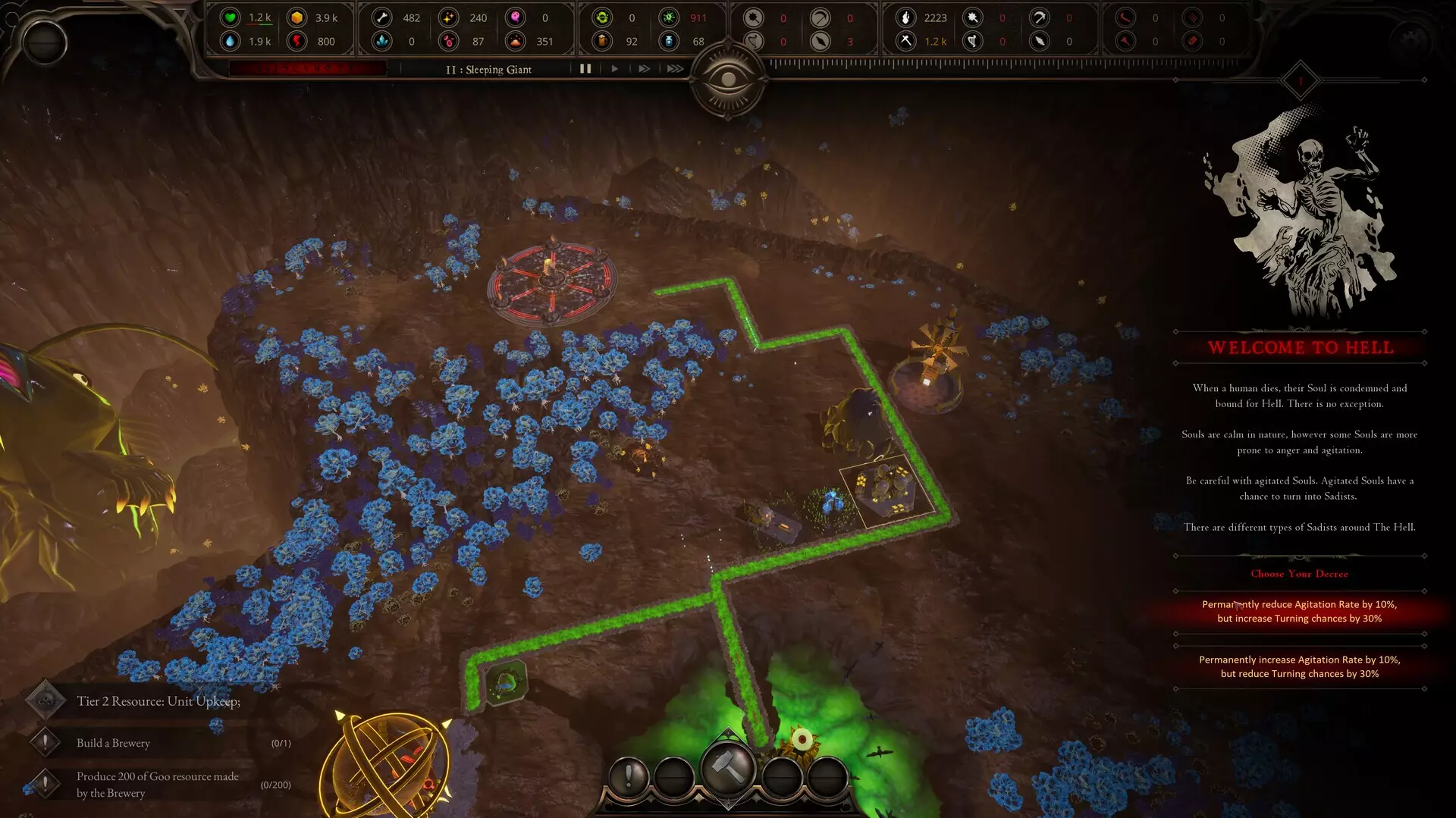Open the circular emblem menu in top-left corner

coord(43,42)
